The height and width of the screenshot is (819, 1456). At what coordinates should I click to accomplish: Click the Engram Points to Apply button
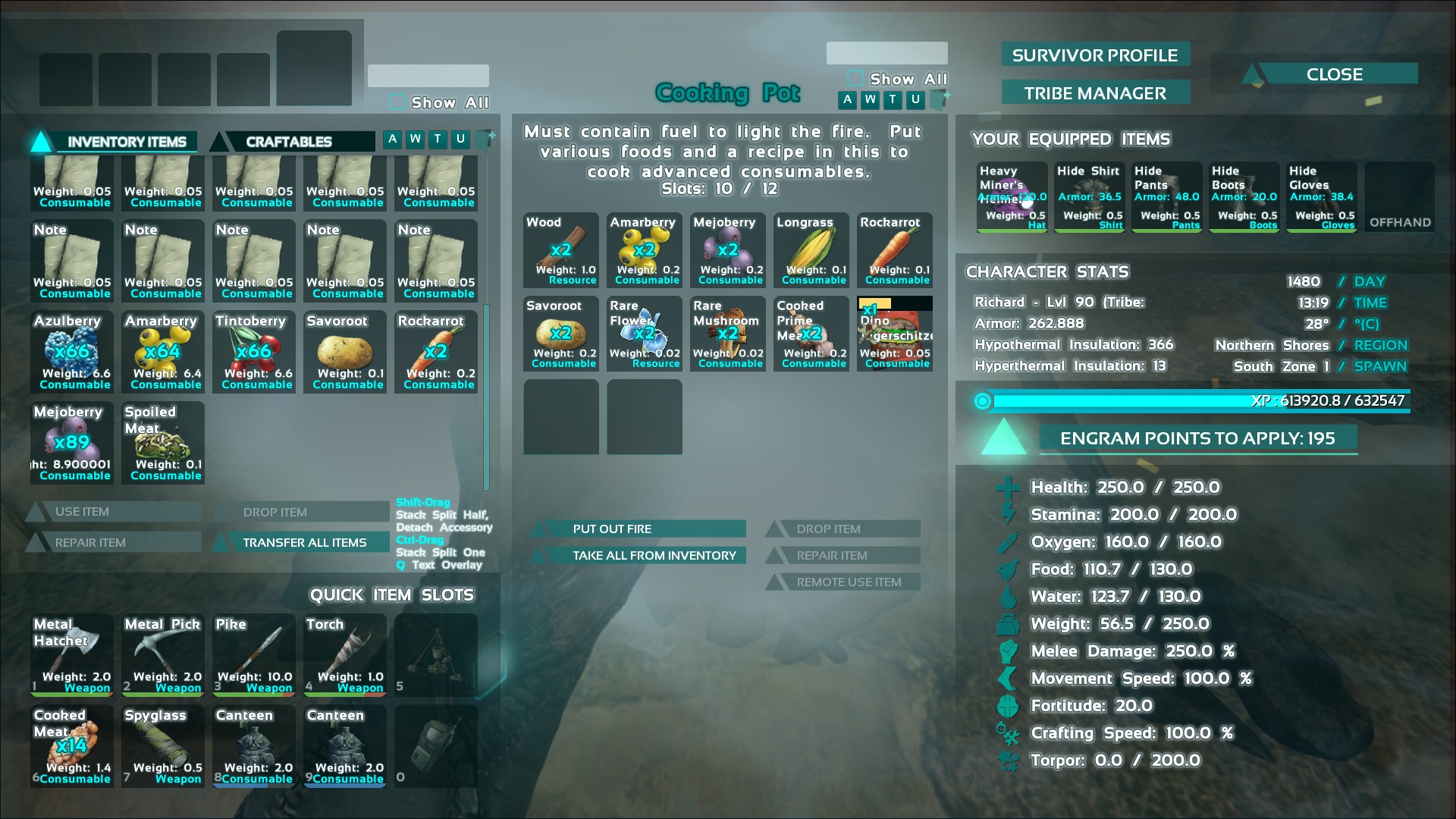[1197, 438]
